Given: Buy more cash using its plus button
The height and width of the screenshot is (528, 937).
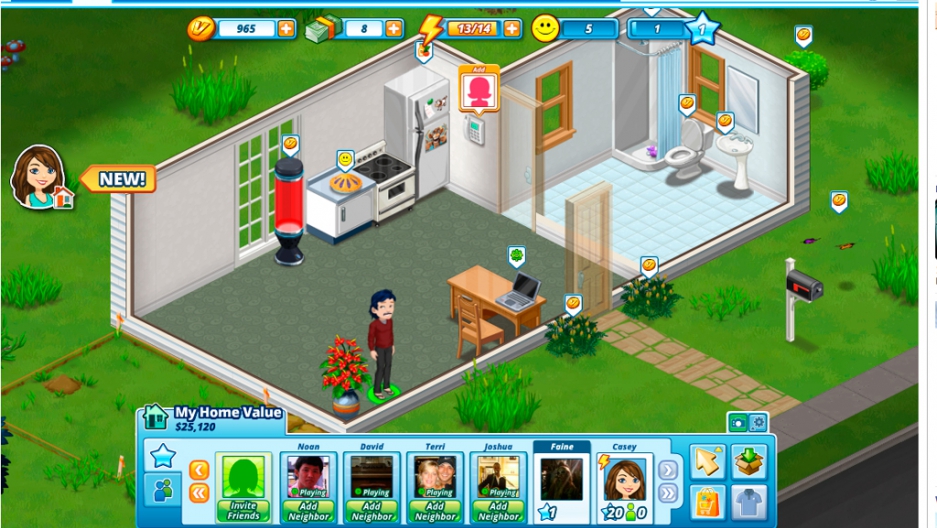Looking at the screenshot, I should [x=394, y=29].
